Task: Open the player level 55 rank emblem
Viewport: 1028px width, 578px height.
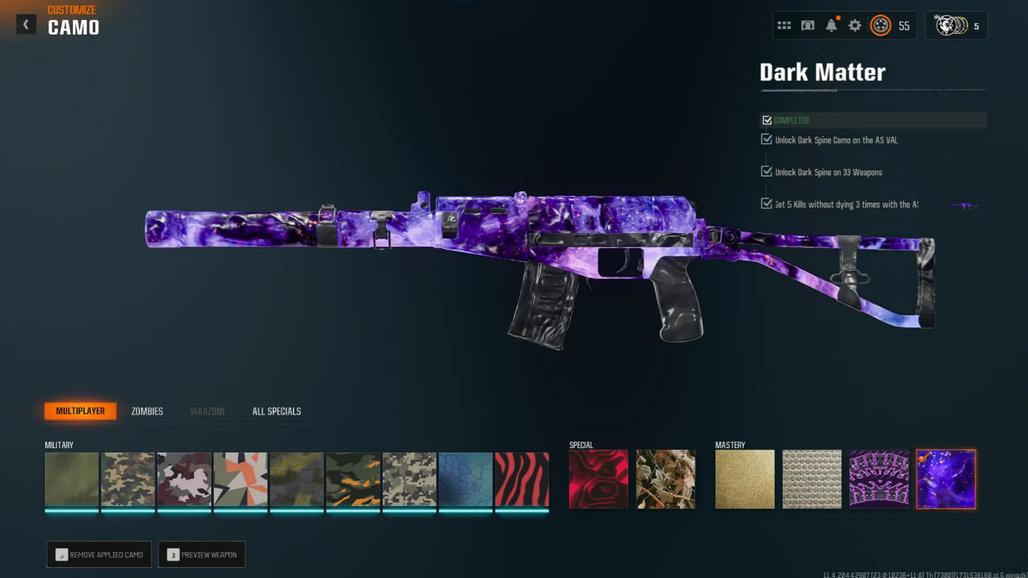Action: tap(881, 26)
